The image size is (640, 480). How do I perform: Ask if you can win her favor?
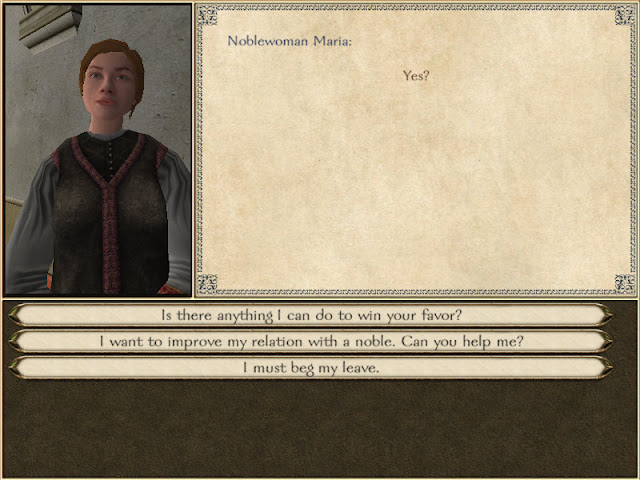(310, 315)
